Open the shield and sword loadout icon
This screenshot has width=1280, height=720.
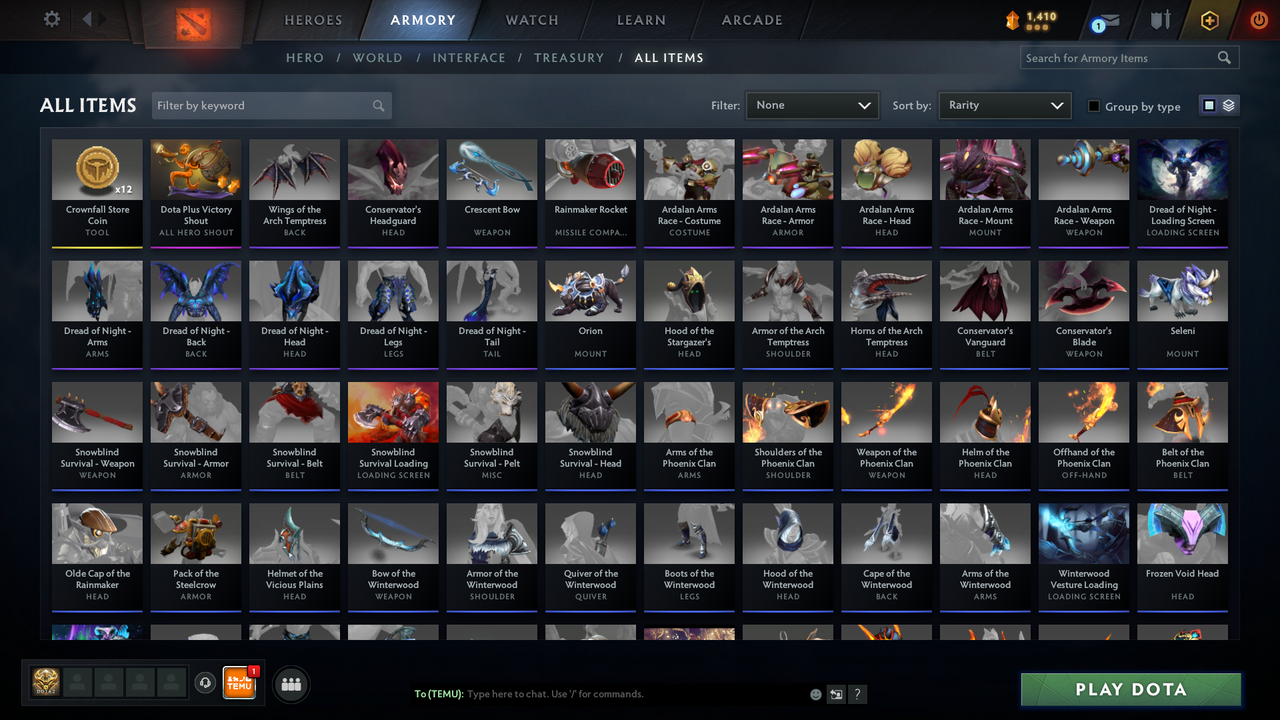click(x=1162, y=19)
